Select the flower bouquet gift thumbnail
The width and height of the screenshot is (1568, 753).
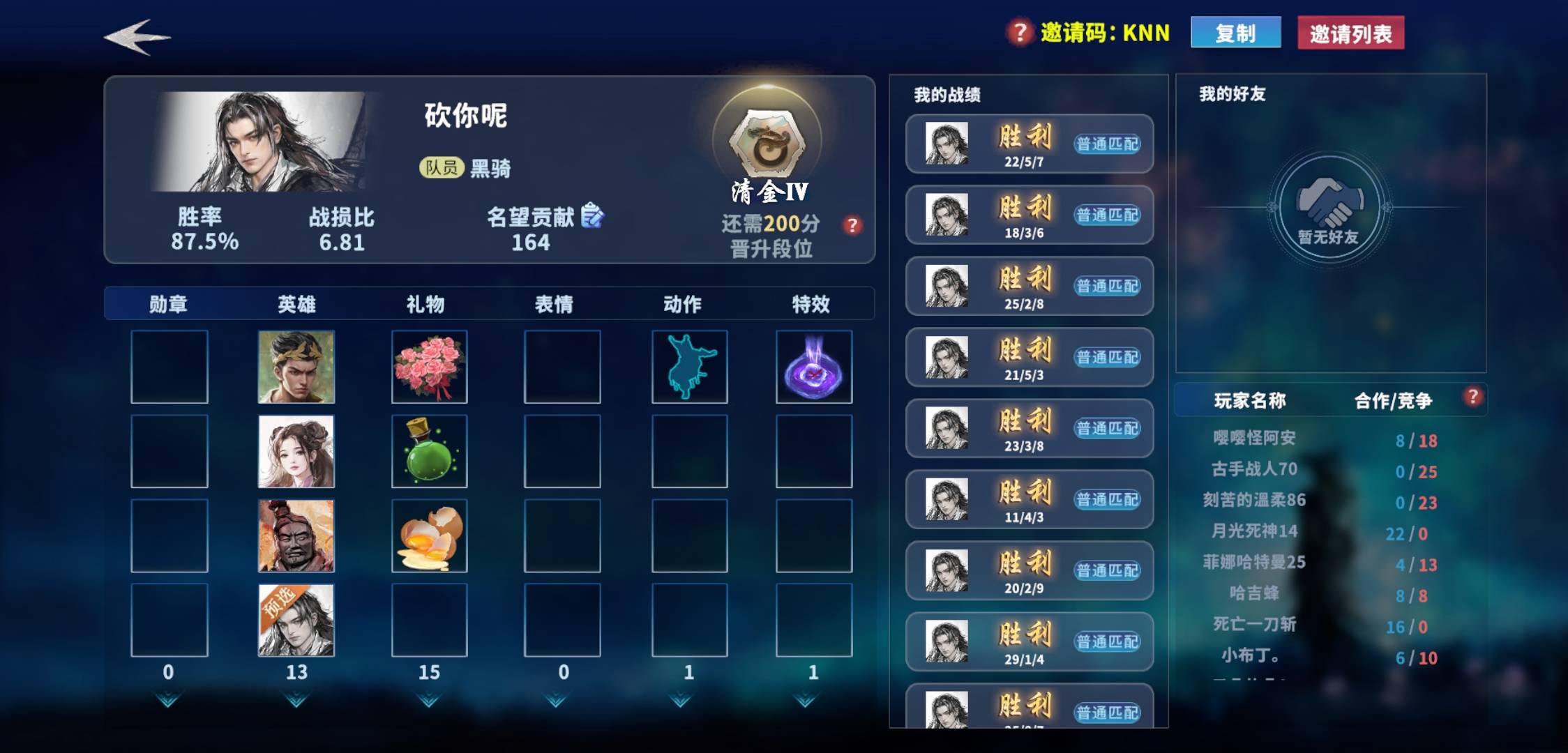point(428,365)
